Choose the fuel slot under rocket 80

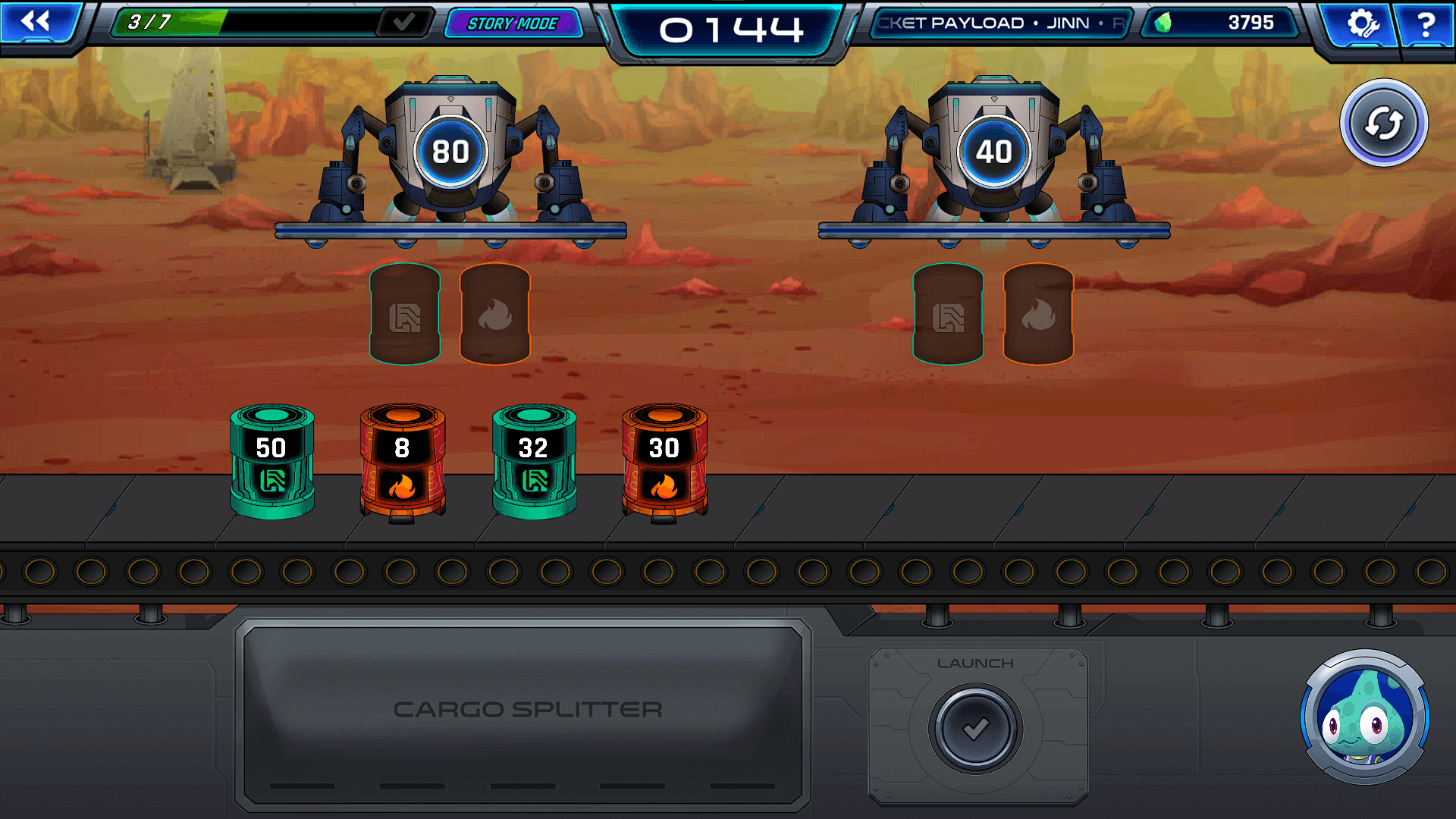[494, 314]
